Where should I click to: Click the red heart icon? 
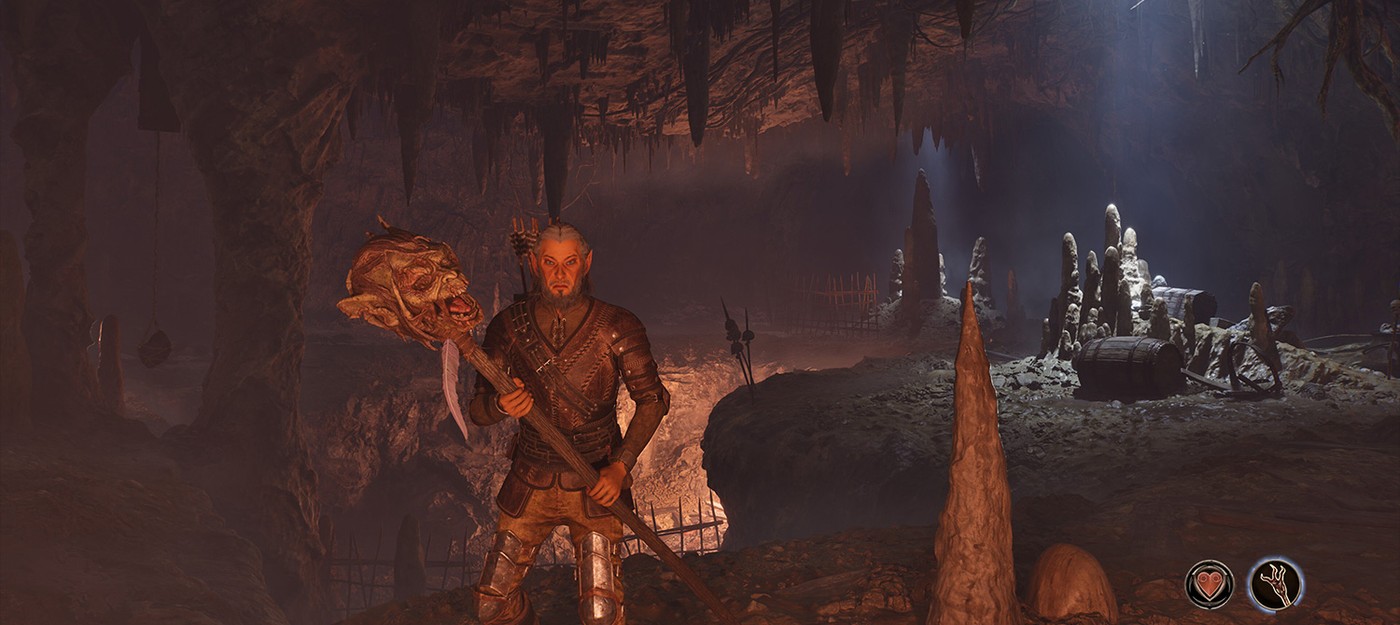tap(1209, 585)
